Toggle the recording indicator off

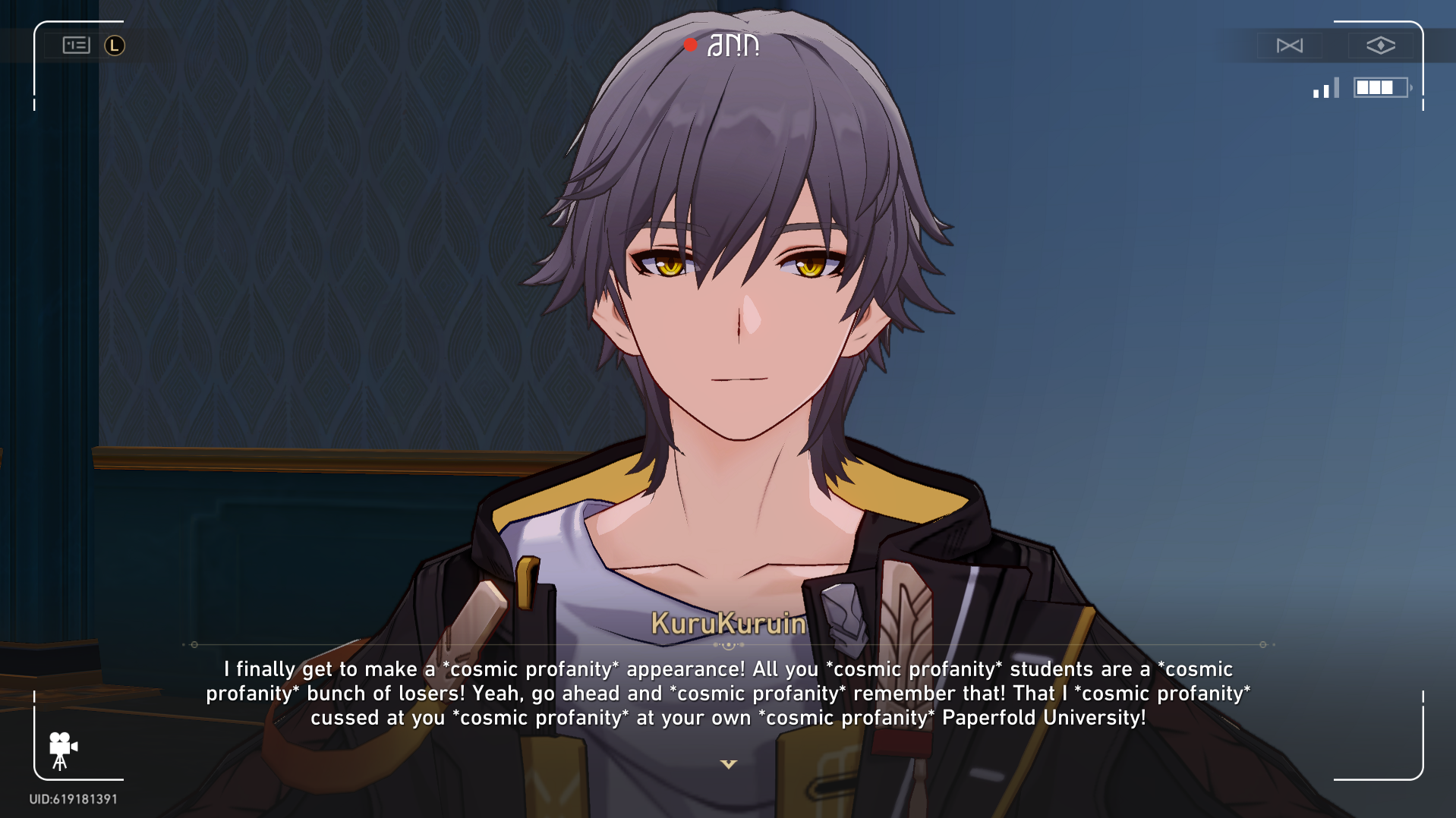(690, 46)
